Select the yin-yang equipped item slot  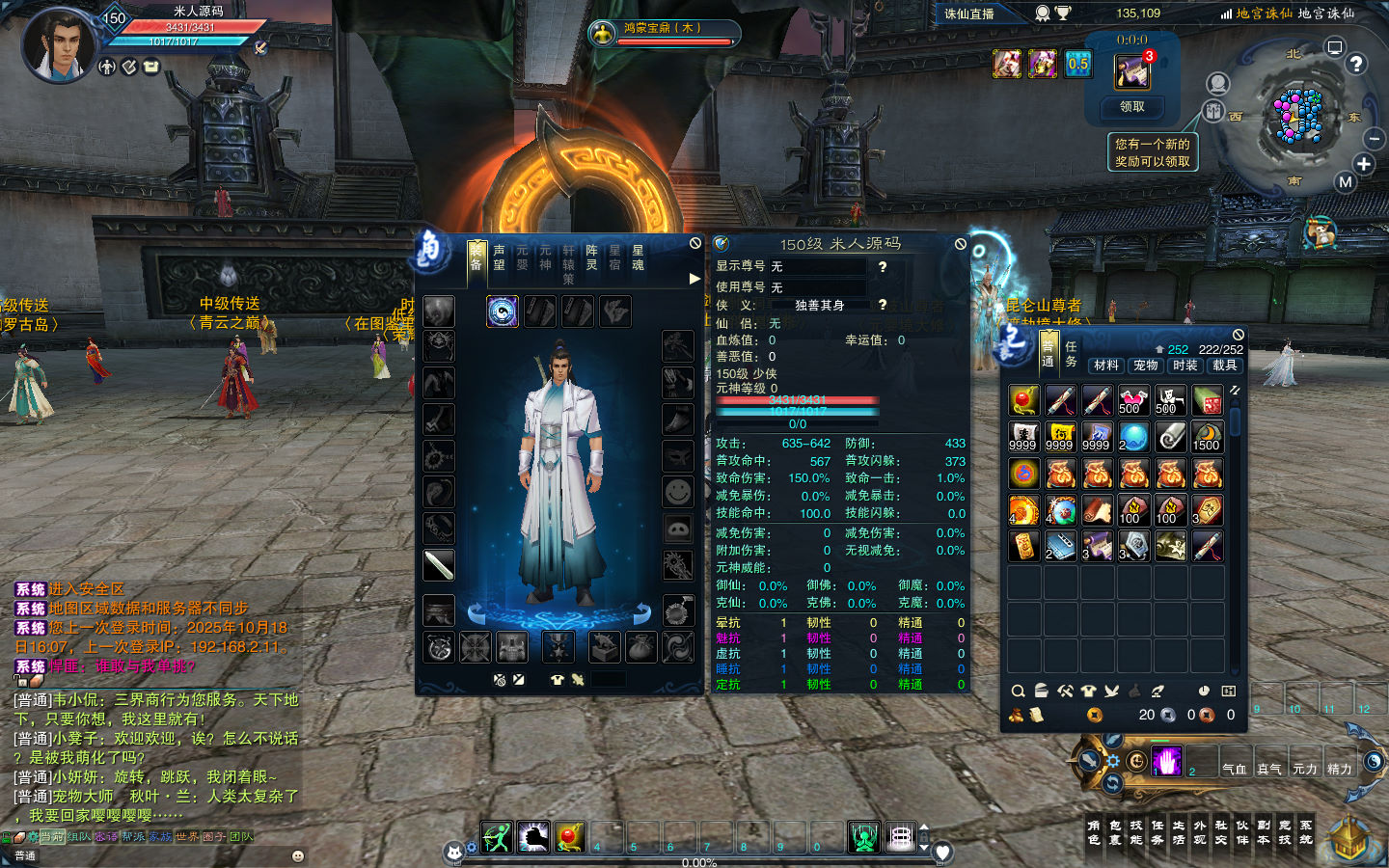click(x=503, y=312)
